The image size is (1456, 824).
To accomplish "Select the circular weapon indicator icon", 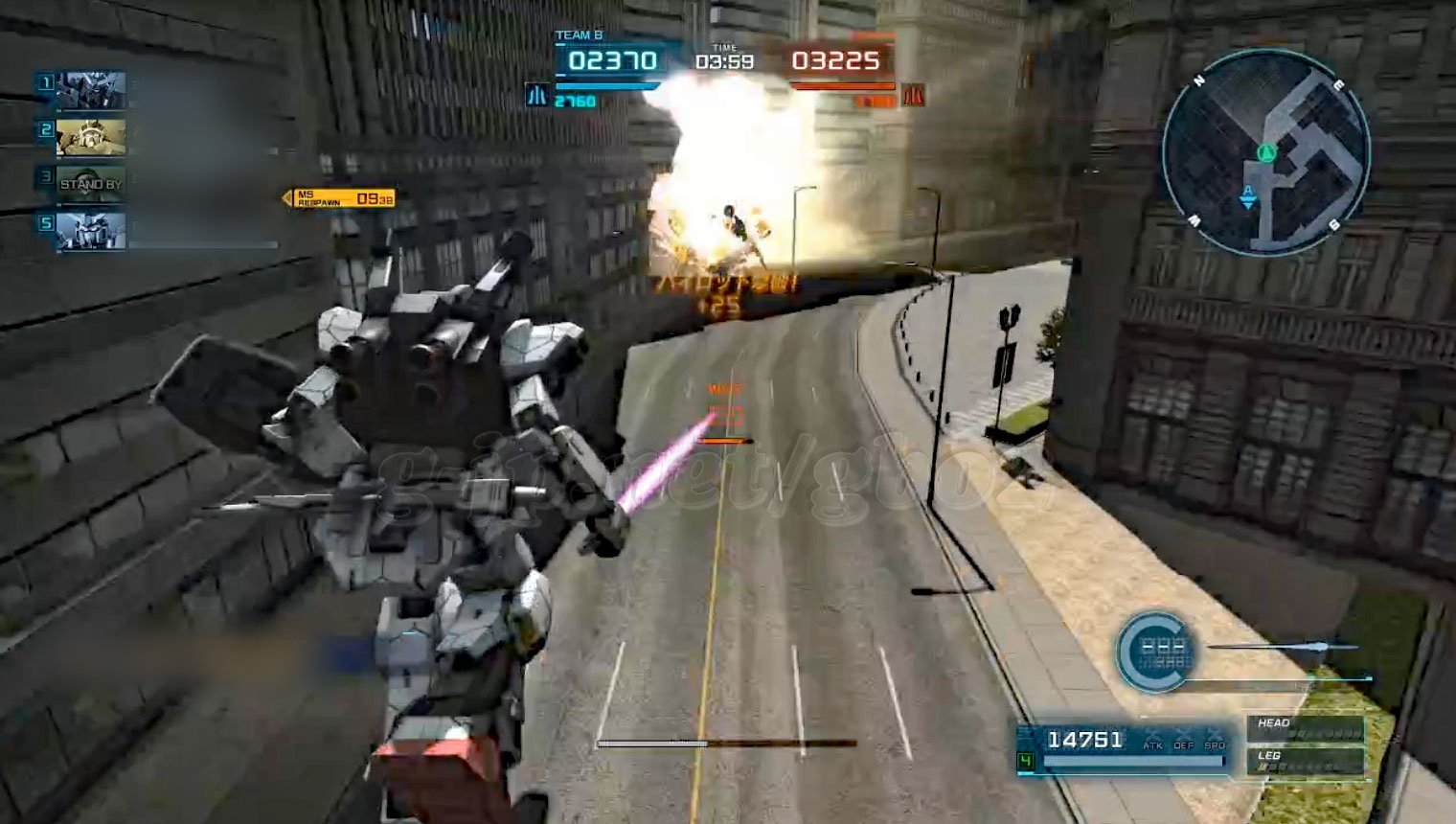I will [1156, 652].
